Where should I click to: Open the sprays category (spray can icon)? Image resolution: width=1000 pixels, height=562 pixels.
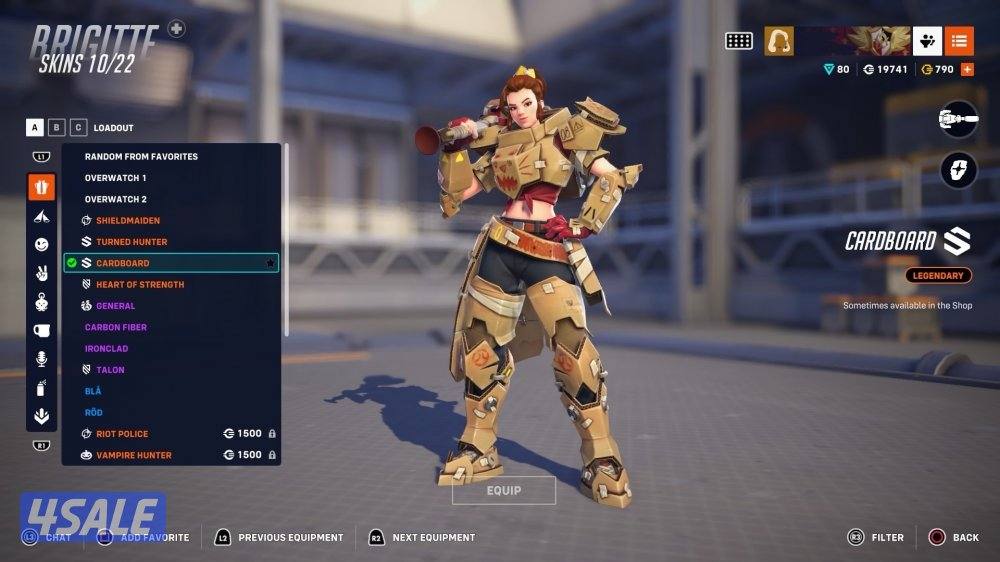click(x=41, y=388)
